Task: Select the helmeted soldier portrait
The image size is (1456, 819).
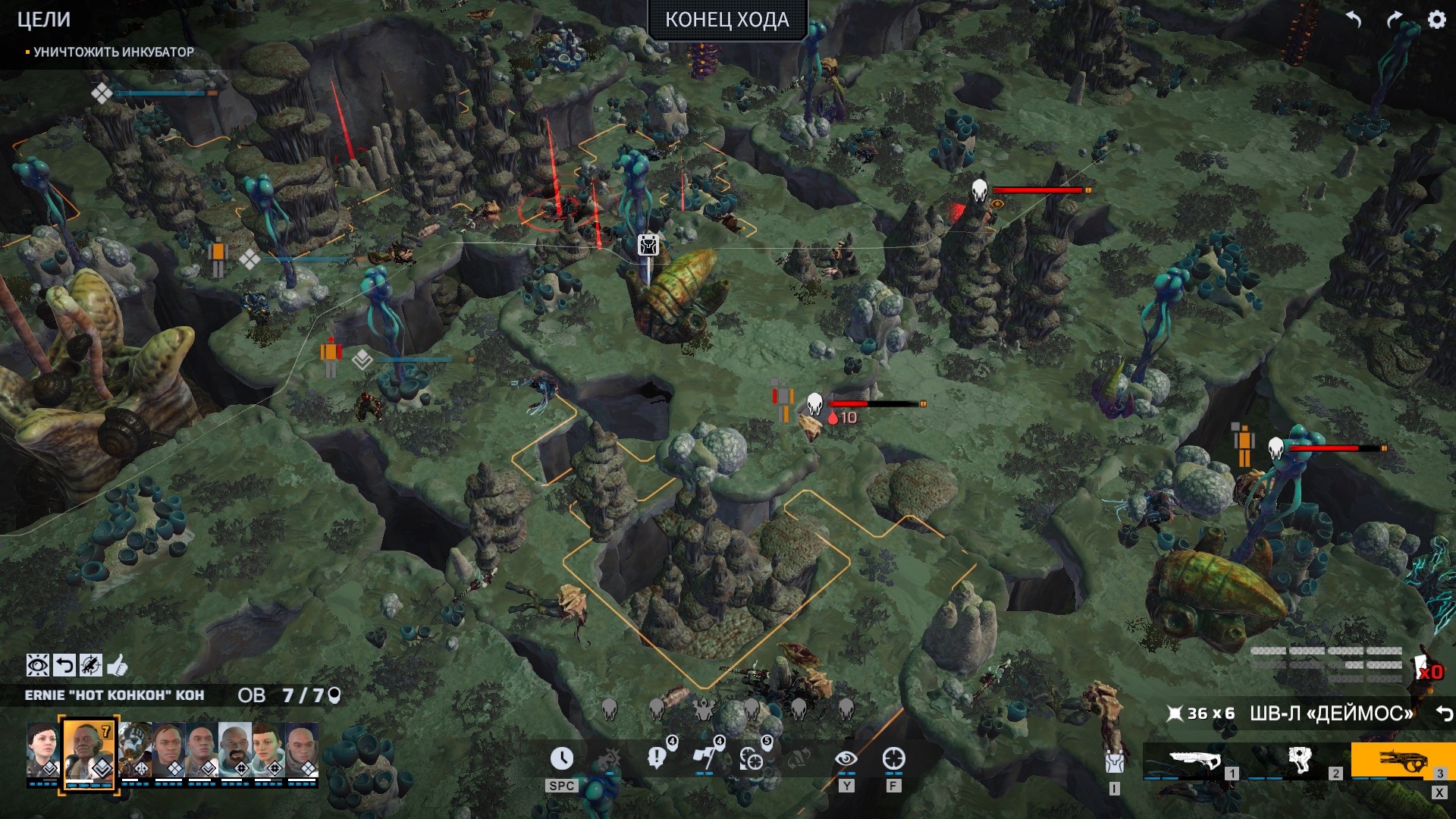Action: pyautogui.click(x=135, y=749)
